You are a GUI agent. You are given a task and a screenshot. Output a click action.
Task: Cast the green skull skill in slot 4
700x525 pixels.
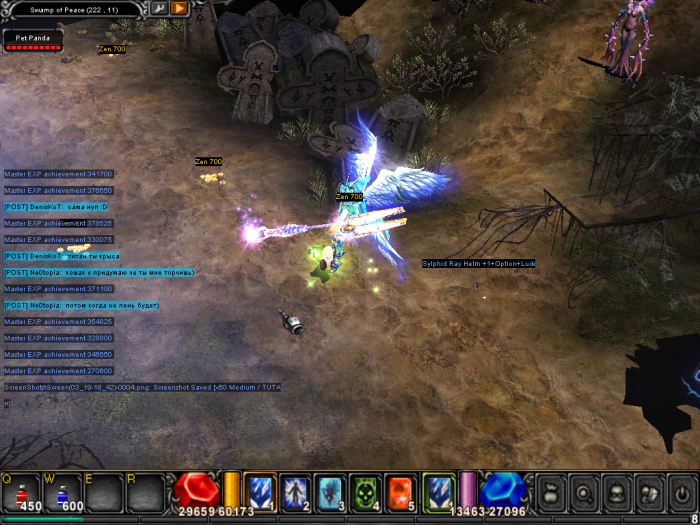pyautogui.click(x=366, y=491)
